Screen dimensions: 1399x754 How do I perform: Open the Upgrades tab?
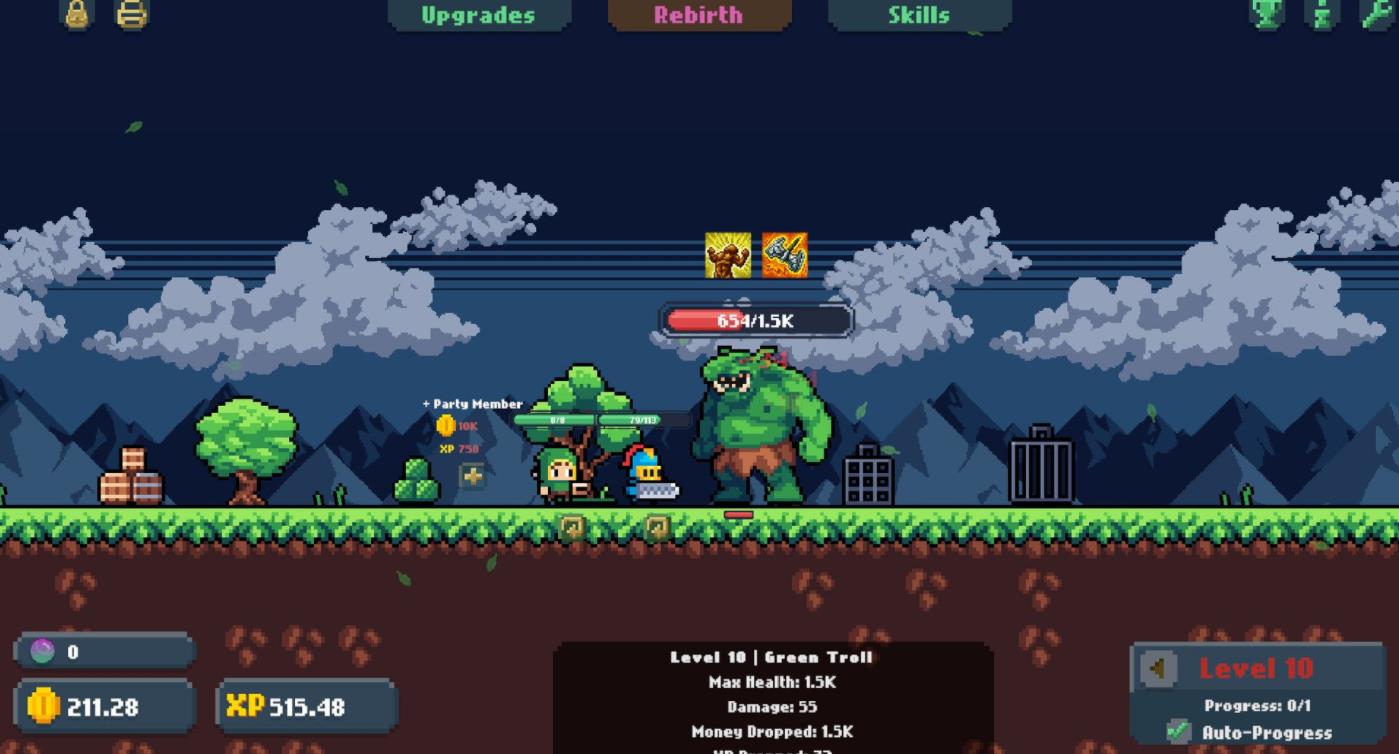point(478,15)
